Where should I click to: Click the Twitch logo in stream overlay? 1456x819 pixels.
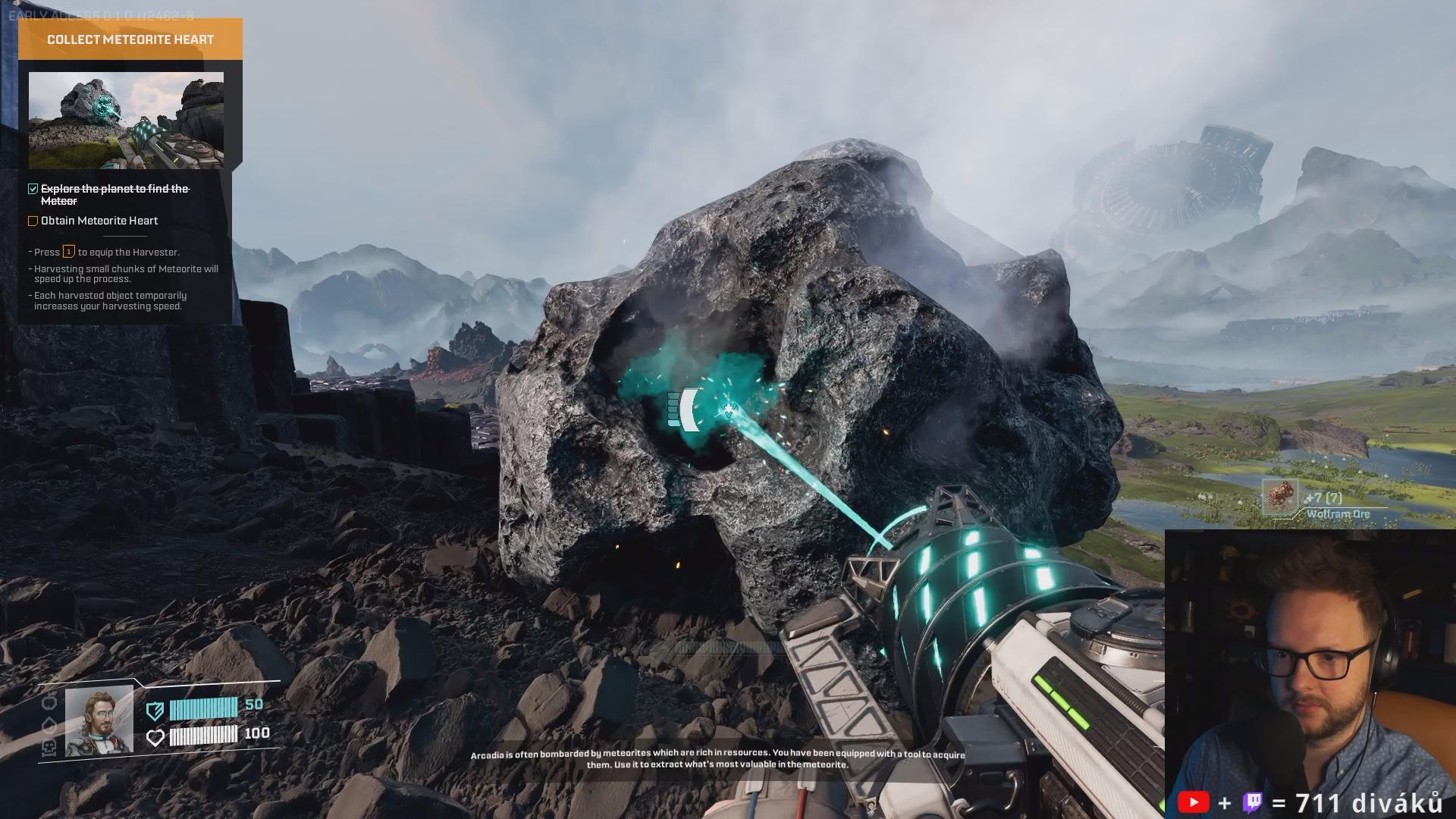pos(1252,802)
